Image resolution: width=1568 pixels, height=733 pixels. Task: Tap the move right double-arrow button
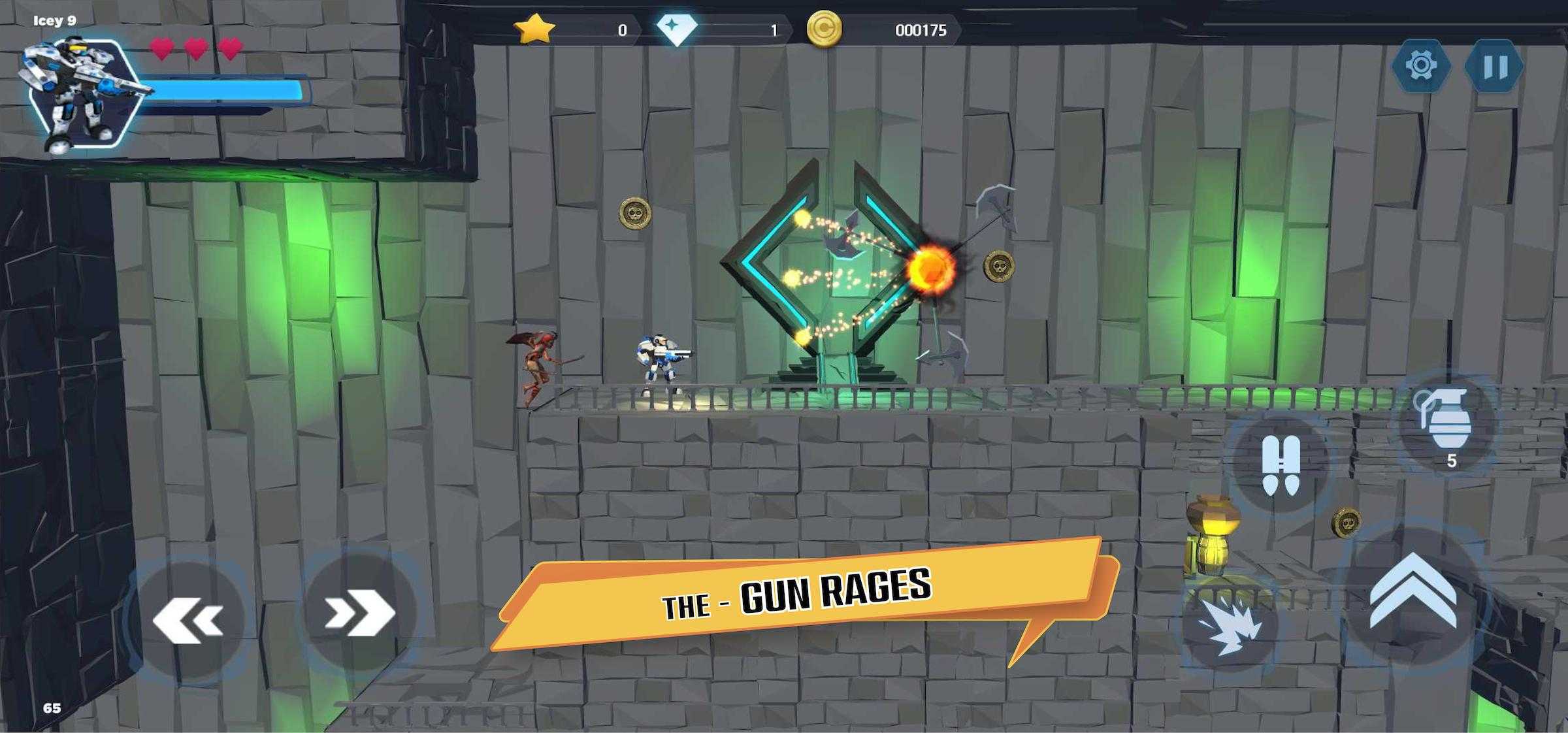(360, 612)
